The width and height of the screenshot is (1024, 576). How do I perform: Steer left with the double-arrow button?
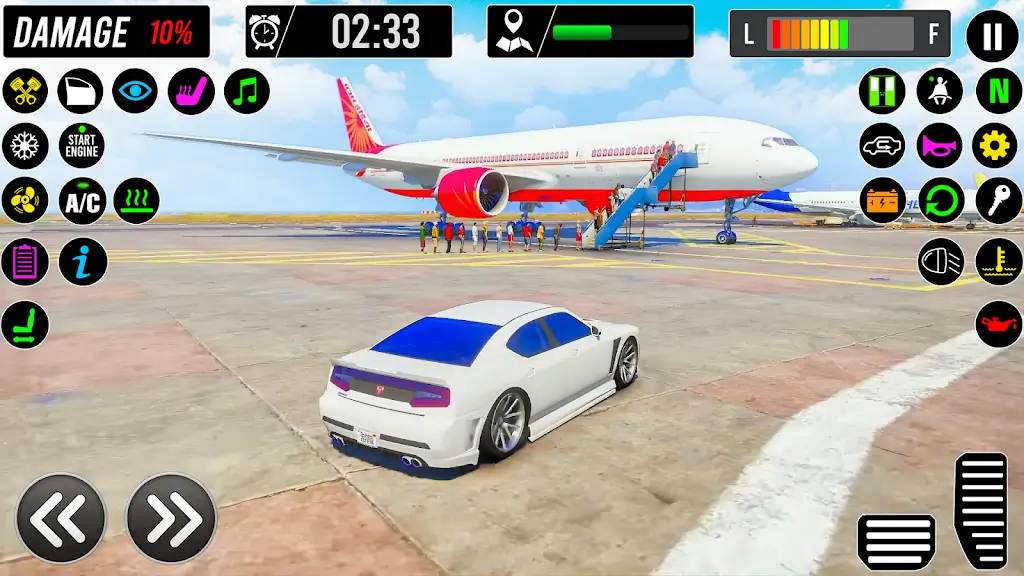(x=61, y=518)
